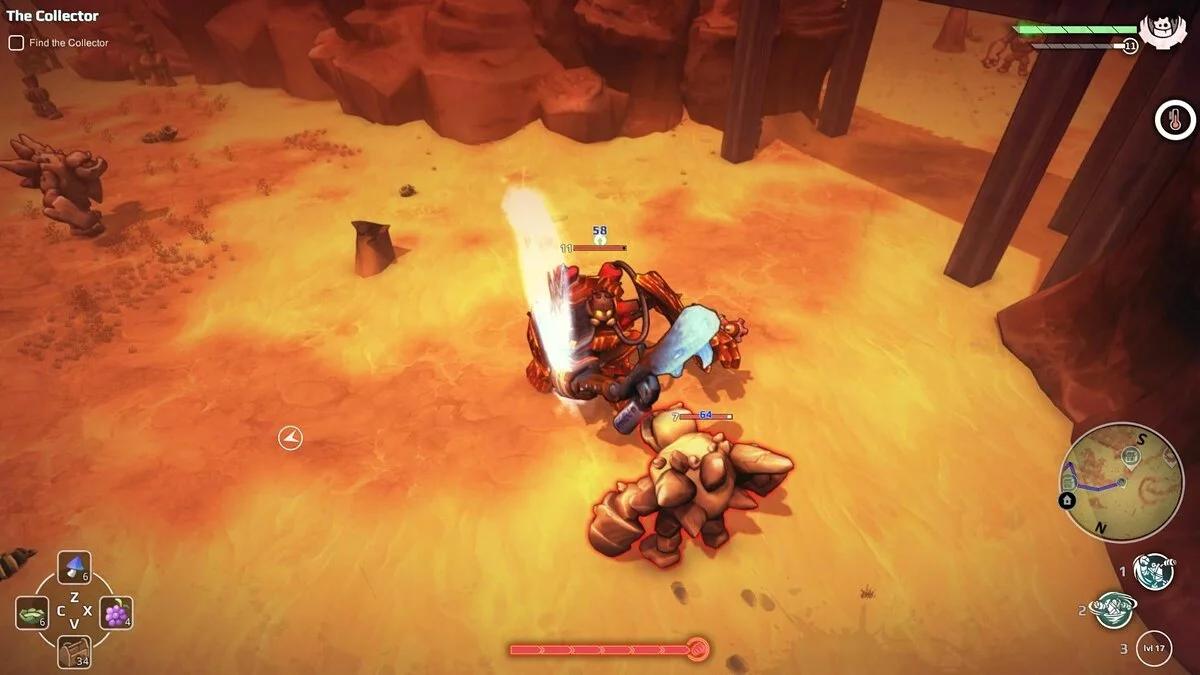Image resolution: width=1200 pixels, height=675 pixels.
Task: Toggle the Find the Collector objective checkbox
Action: (16, 43)
